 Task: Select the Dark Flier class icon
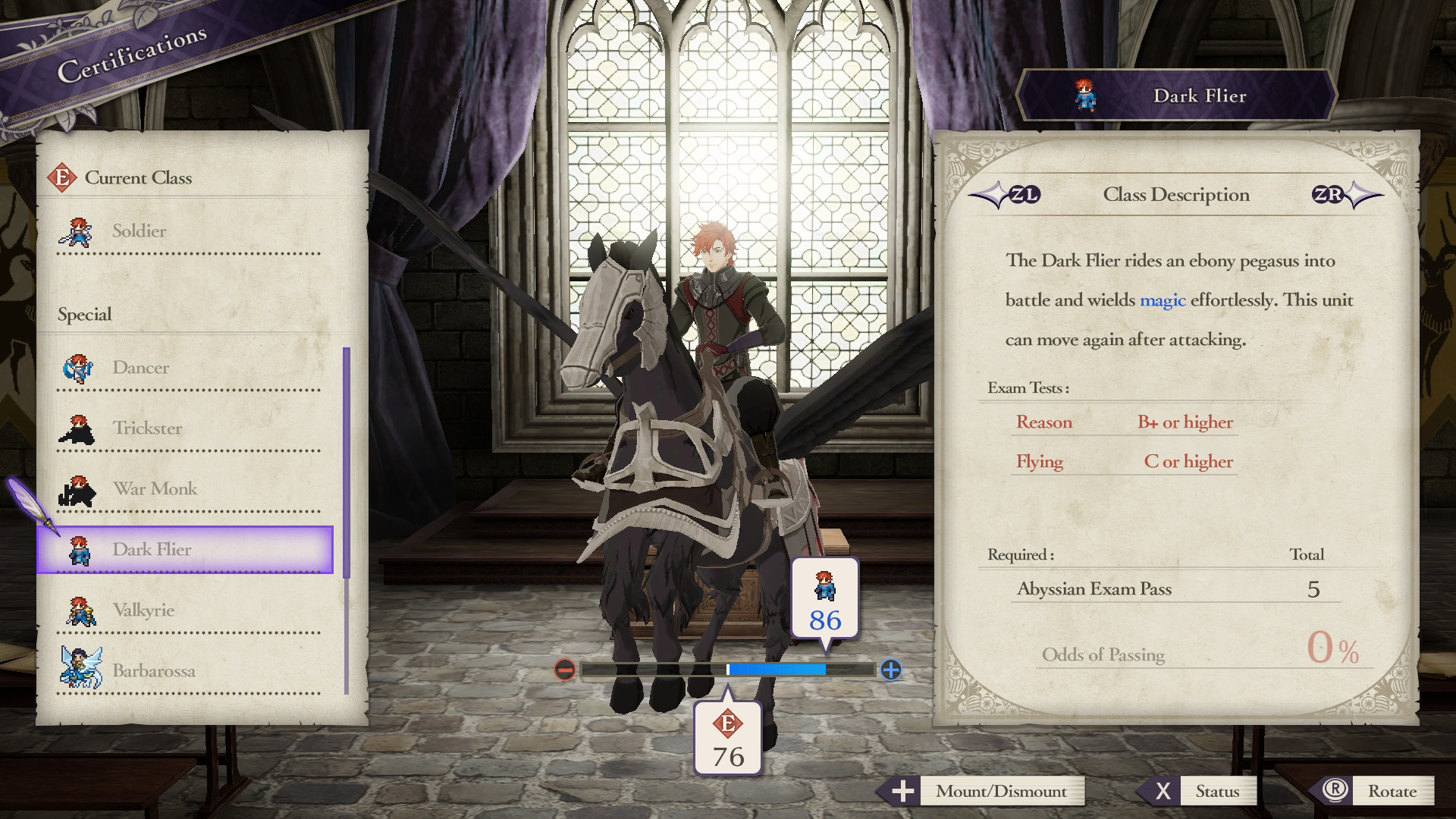click(79, 550)
